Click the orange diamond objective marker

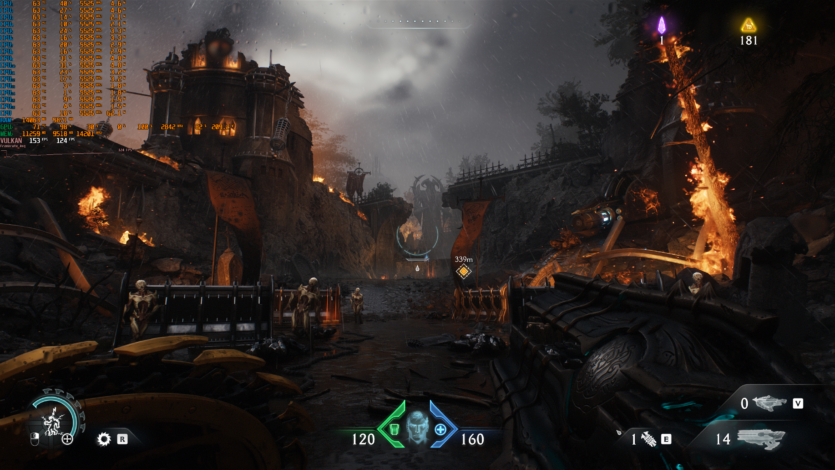[x=463, y=271]
